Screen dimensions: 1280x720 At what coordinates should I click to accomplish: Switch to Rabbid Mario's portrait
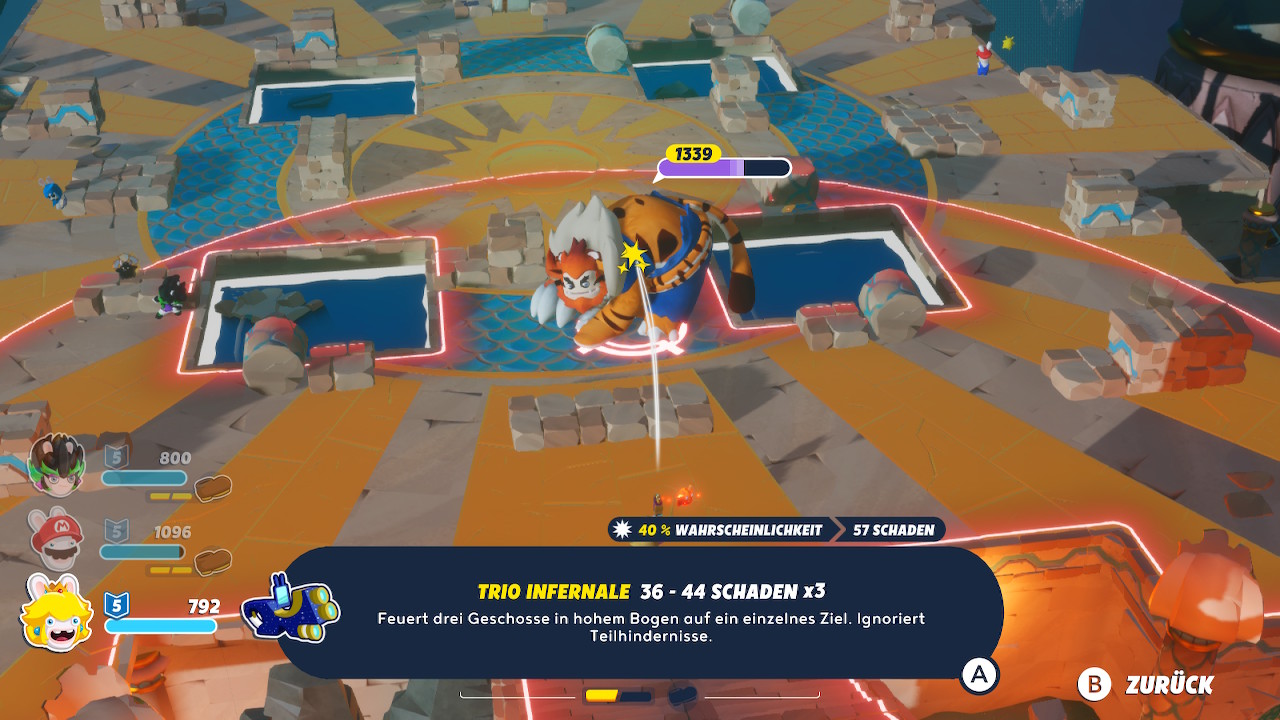point(56,539)
